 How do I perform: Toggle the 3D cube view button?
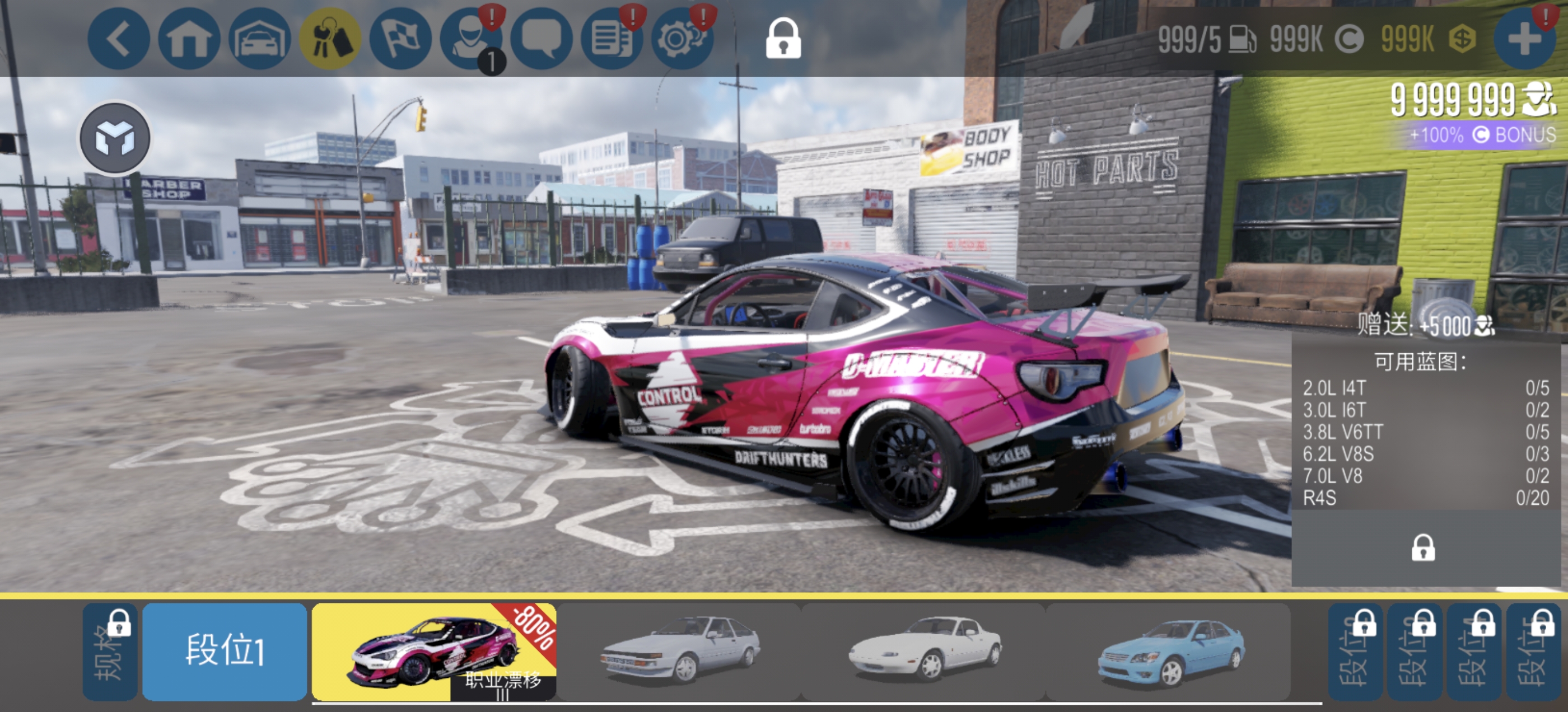point(115,138)
